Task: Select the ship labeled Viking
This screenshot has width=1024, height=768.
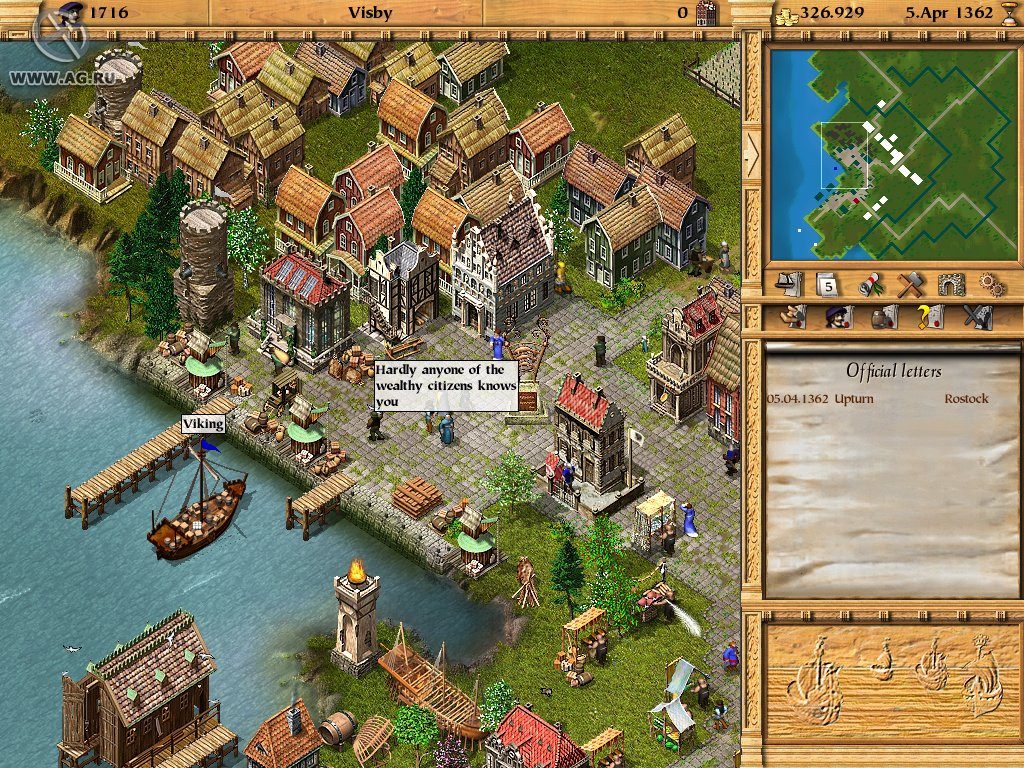Action: tap(197, 505)
